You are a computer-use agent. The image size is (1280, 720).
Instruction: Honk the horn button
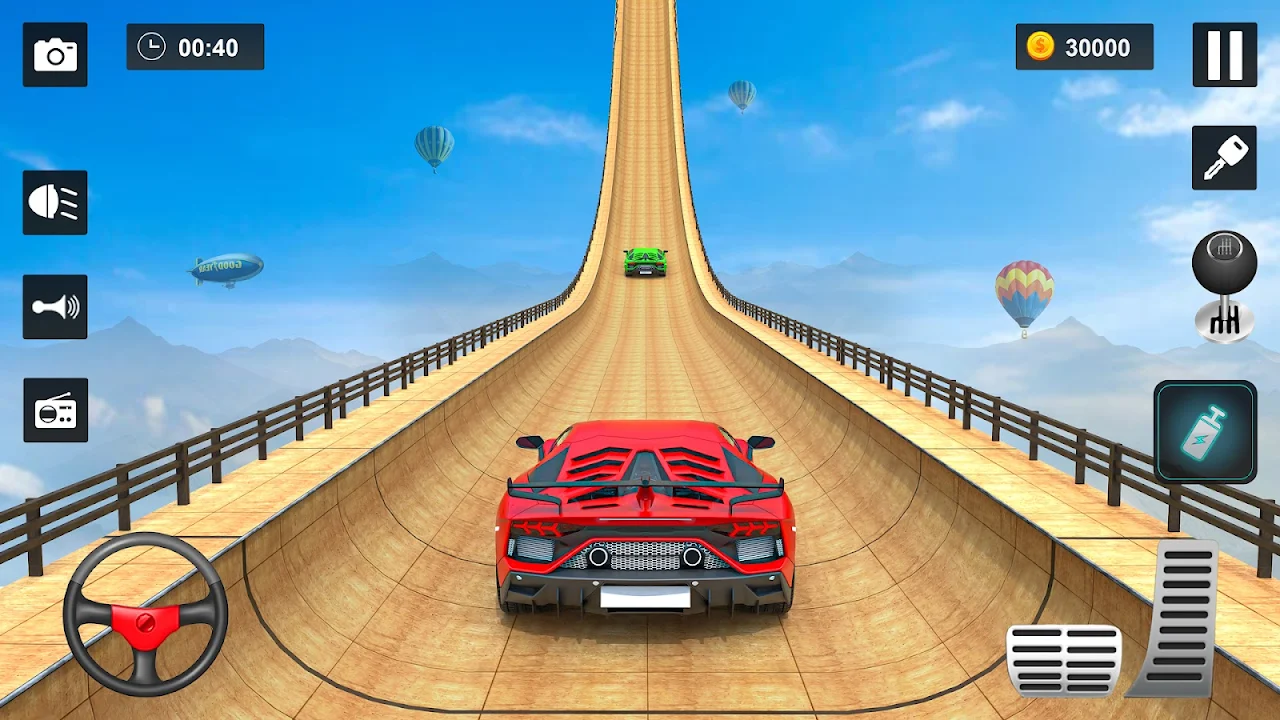pyautogui.click(x=55, y=306)
